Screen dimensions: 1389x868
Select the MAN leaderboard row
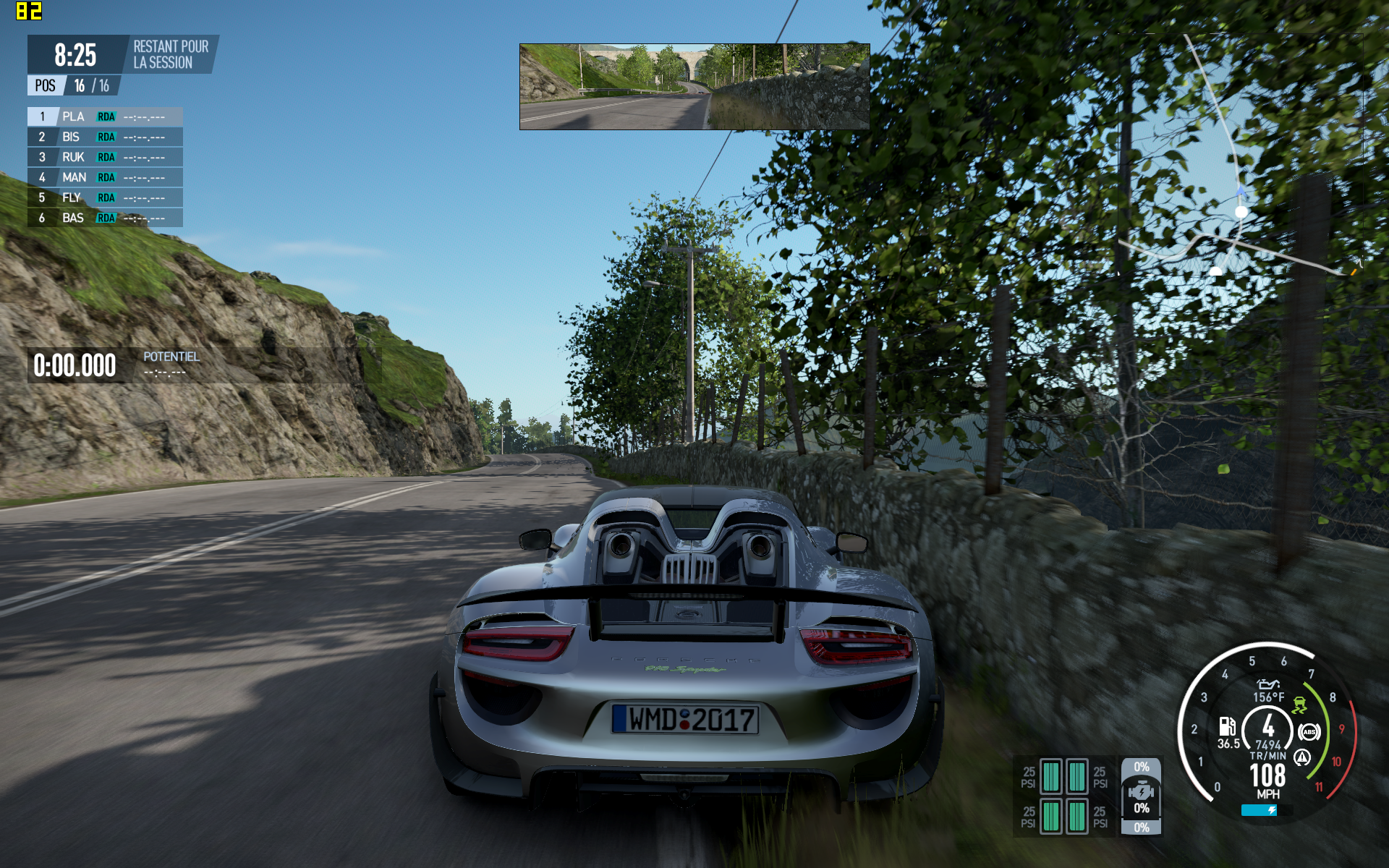click(x=105, y=177)
